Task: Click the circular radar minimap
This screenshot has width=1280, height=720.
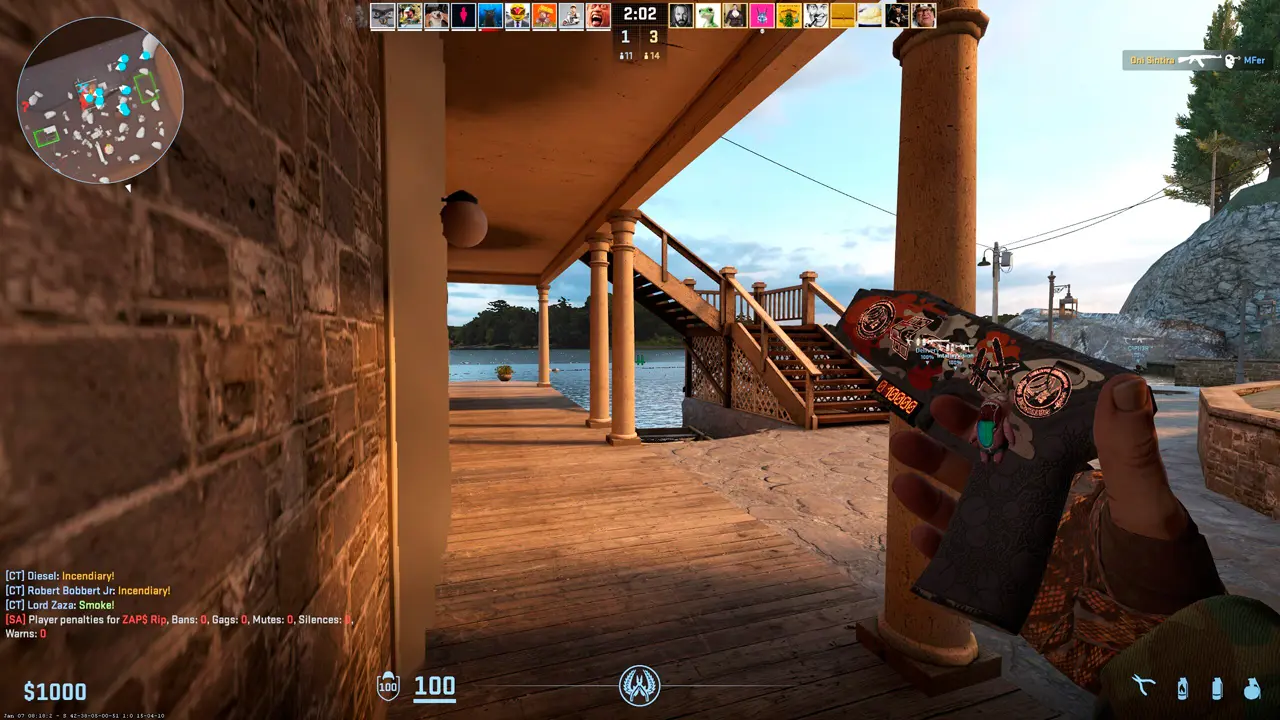Action: point(100,100)
